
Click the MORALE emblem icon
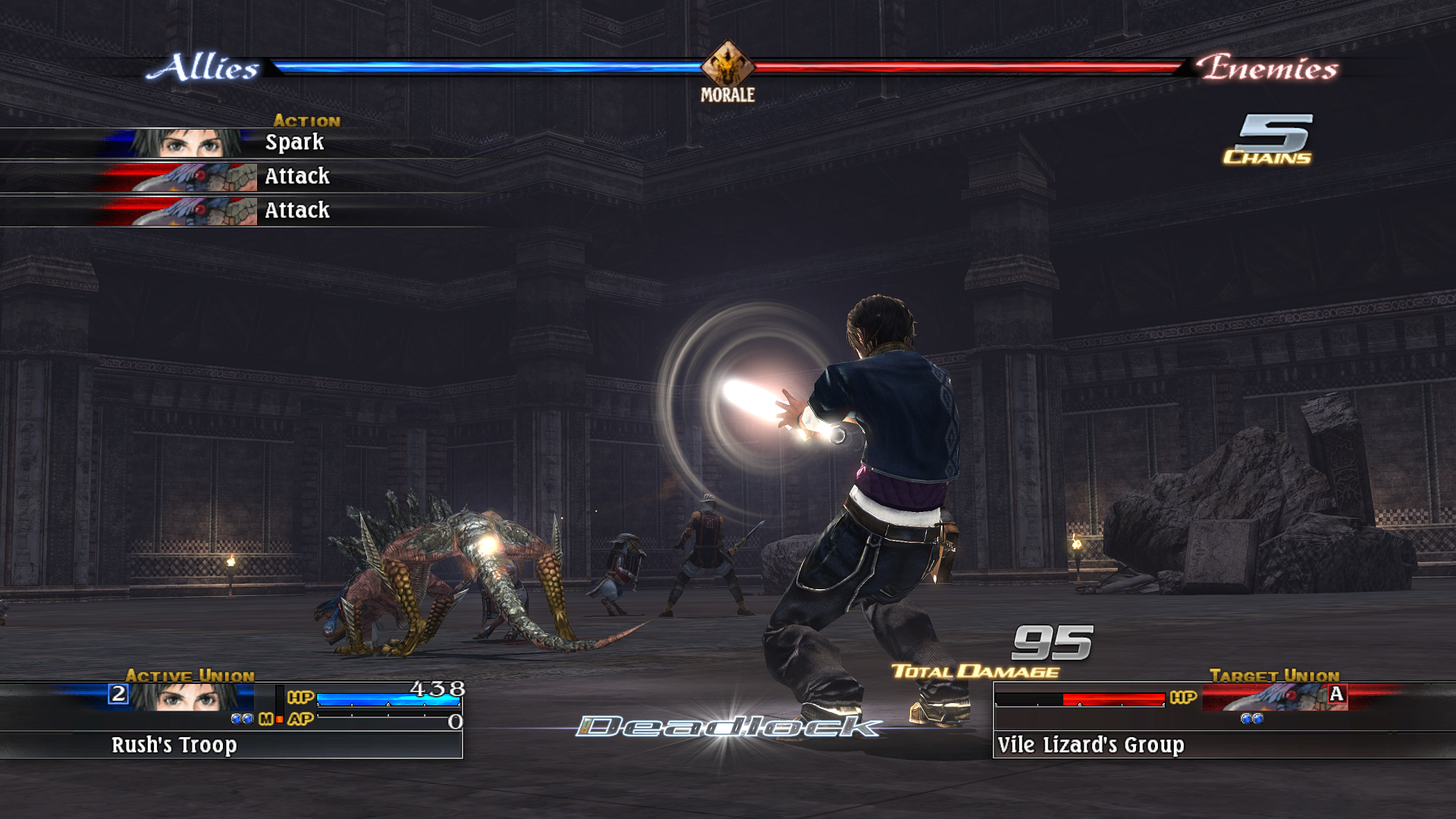click(726, 67)
